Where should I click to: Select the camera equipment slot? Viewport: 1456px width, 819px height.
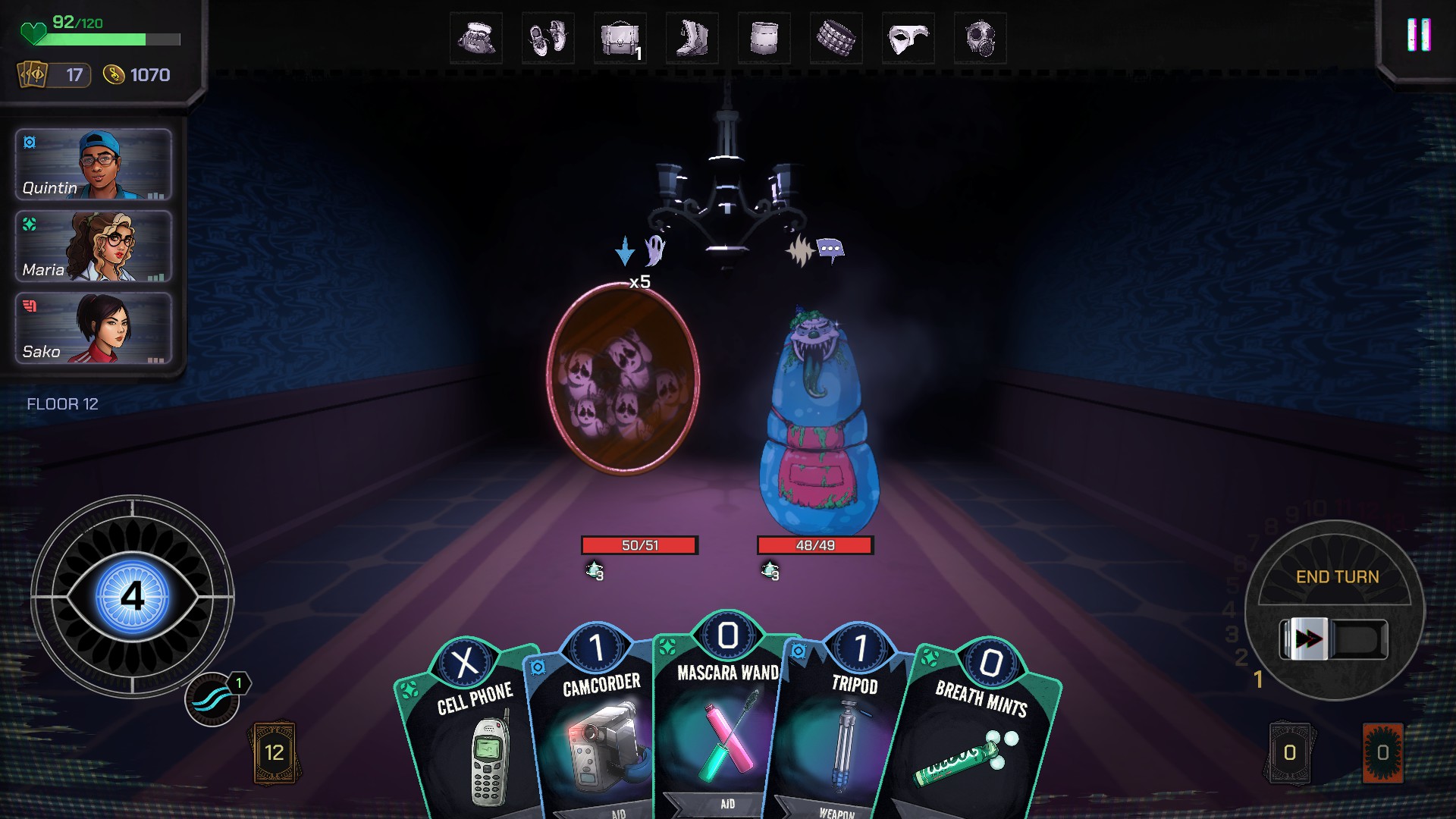[476, 38]
